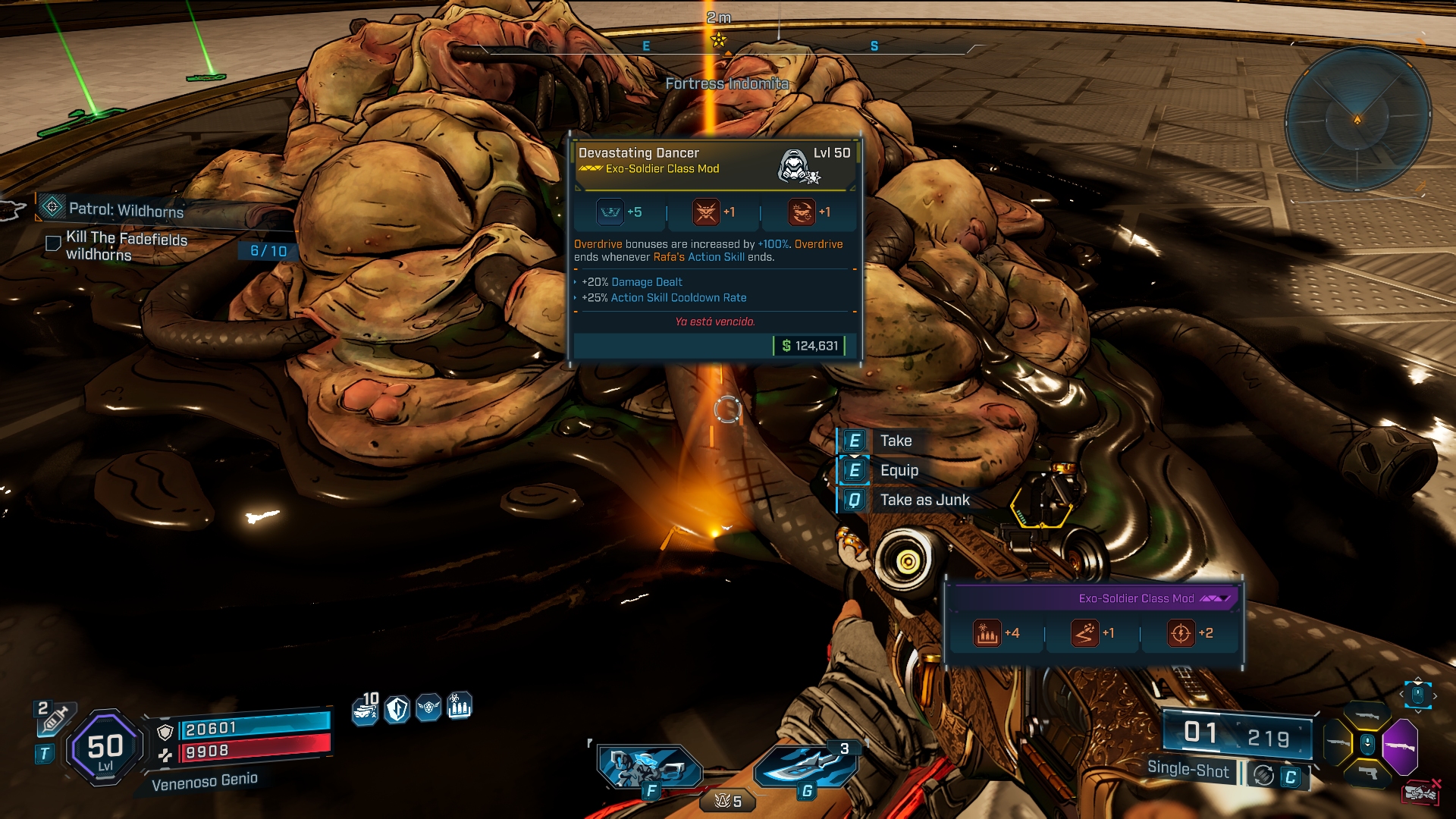Select the +4 skill icon on equipped class mod
The height and width of the screenshot is (819, 1456).
tap(987, 633)
